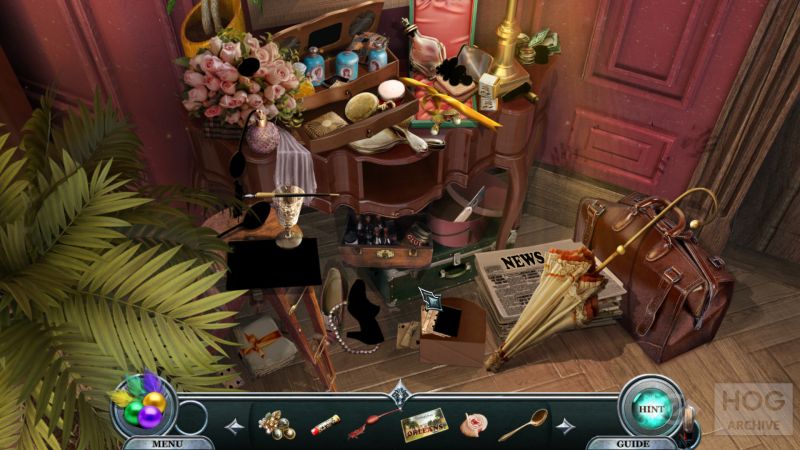Select the gold jewelry cluster item
The height and width of the screenshot is (450, 800).
(276, 424)
